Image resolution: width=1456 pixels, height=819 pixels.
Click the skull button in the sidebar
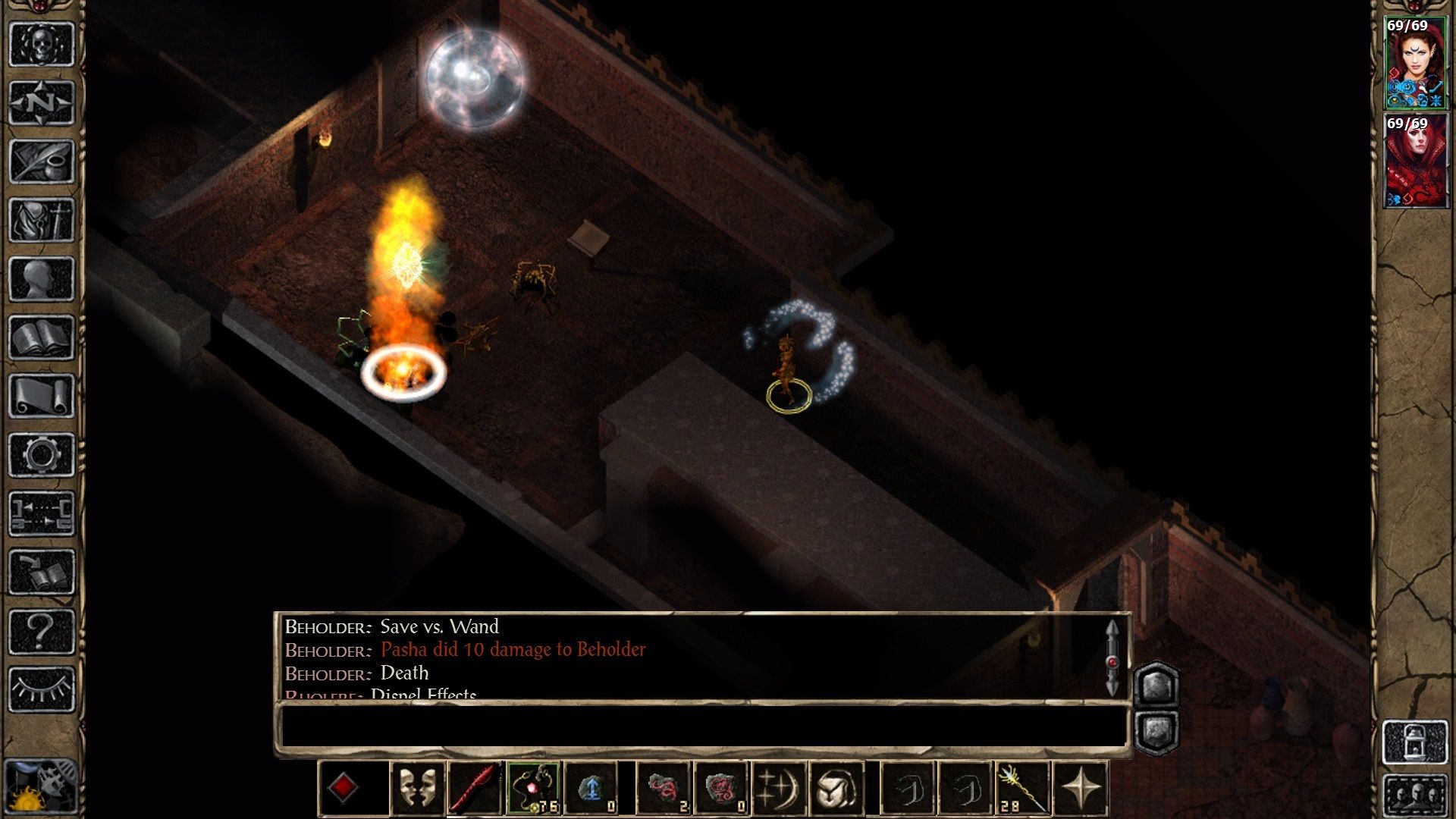point(41,44)
